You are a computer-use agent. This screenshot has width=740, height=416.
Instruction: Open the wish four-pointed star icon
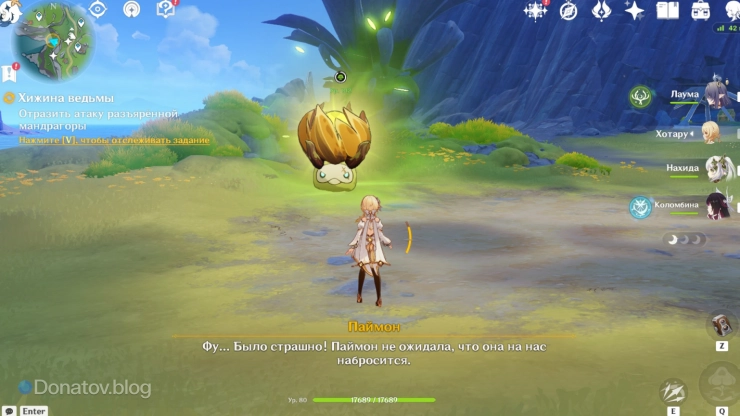[634, 11]
